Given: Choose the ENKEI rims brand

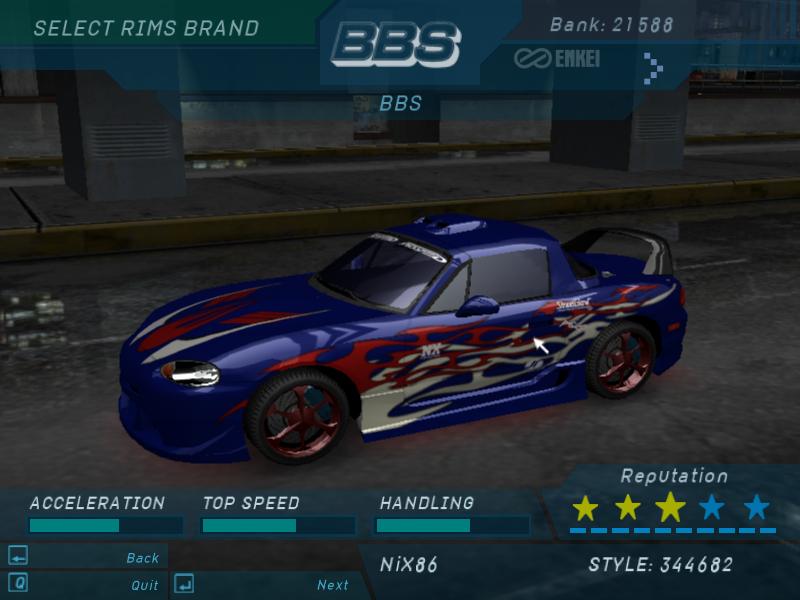Looking at the screenshot, I should click(x=557, y=59).
